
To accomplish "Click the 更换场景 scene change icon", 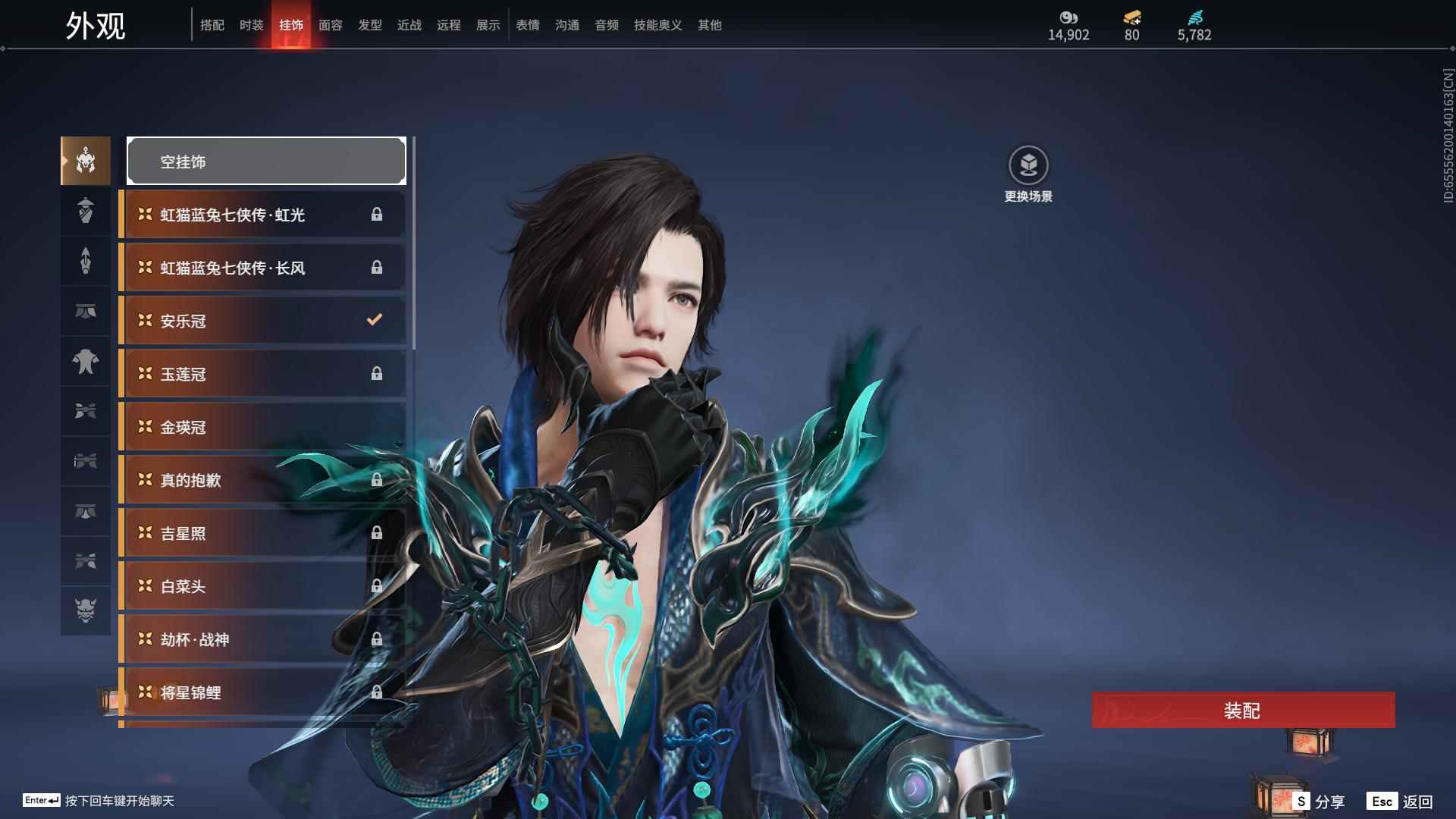I will (x=1028, y=166).
